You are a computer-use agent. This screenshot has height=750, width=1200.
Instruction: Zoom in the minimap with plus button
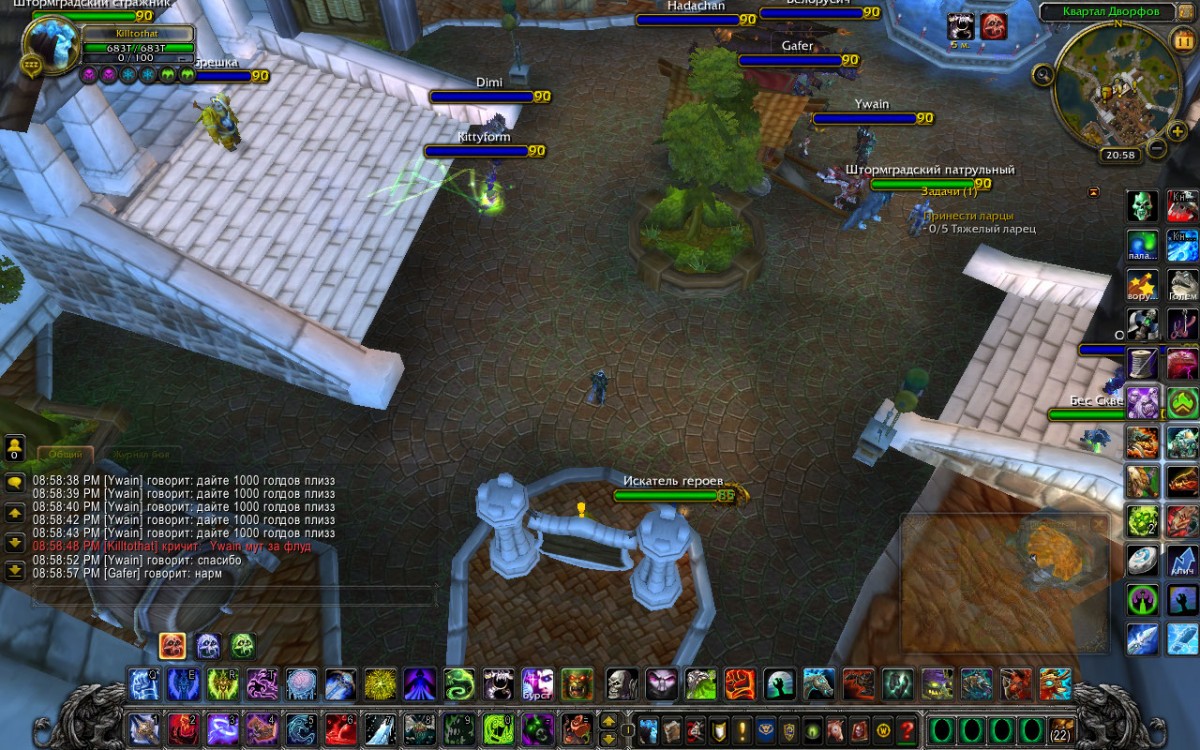pyautogui.click(x=1179, y=130)
